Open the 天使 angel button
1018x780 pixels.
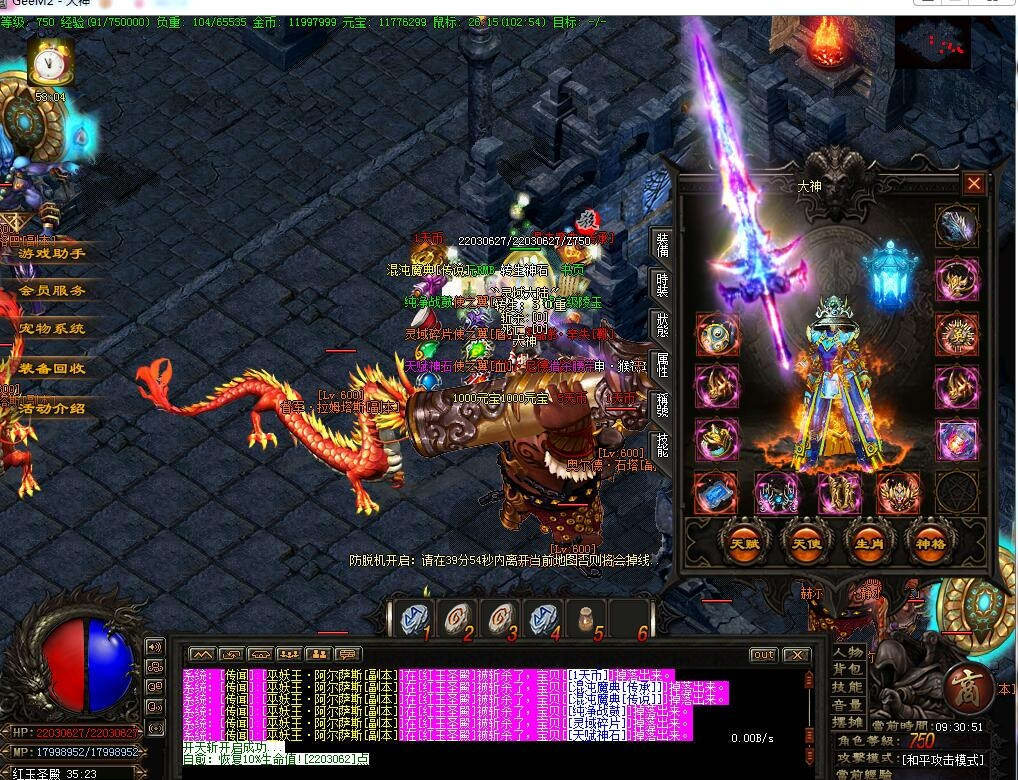[x=805, y=542]
